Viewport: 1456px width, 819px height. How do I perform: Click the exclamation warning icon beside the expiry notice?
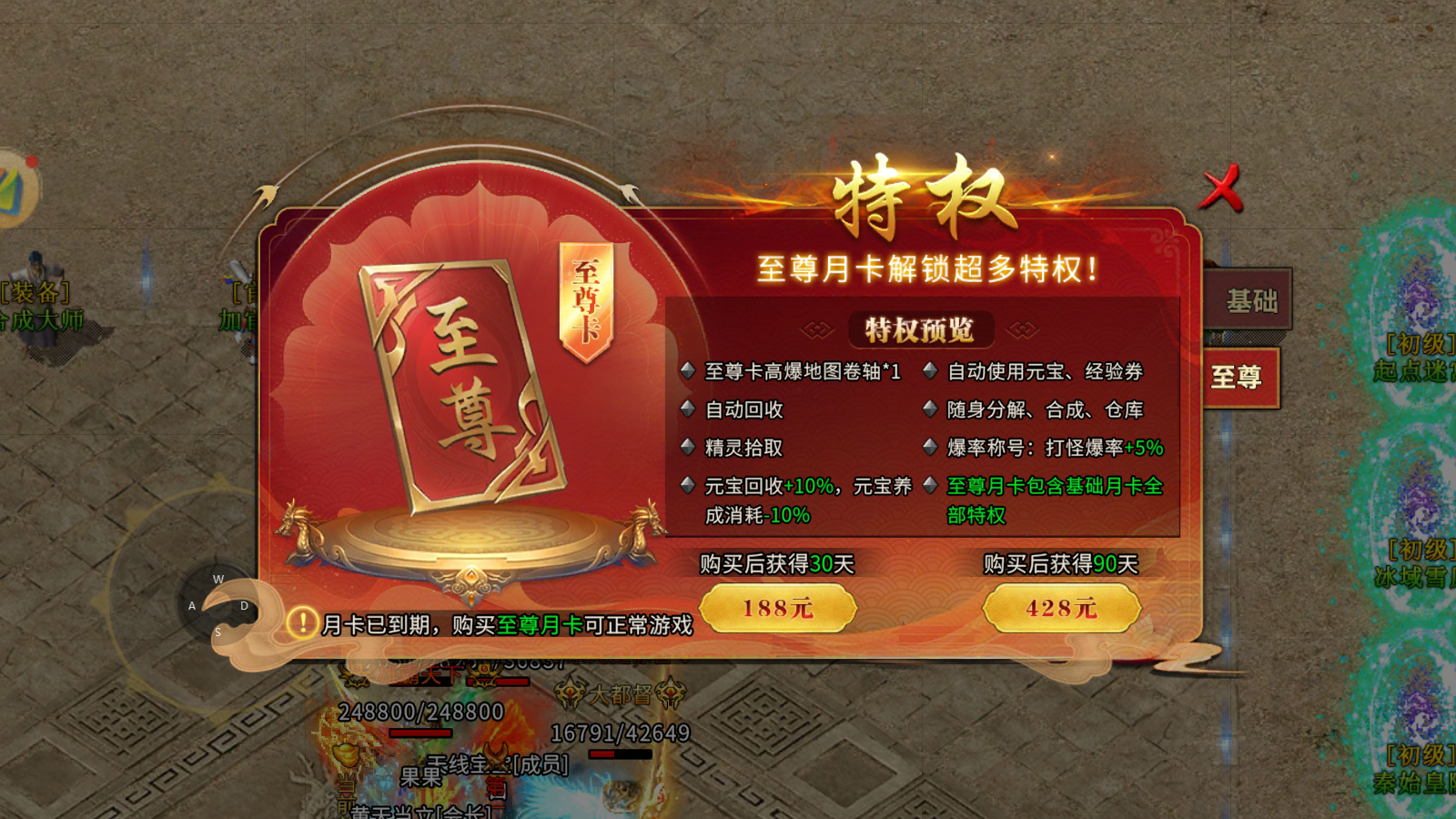303,623
